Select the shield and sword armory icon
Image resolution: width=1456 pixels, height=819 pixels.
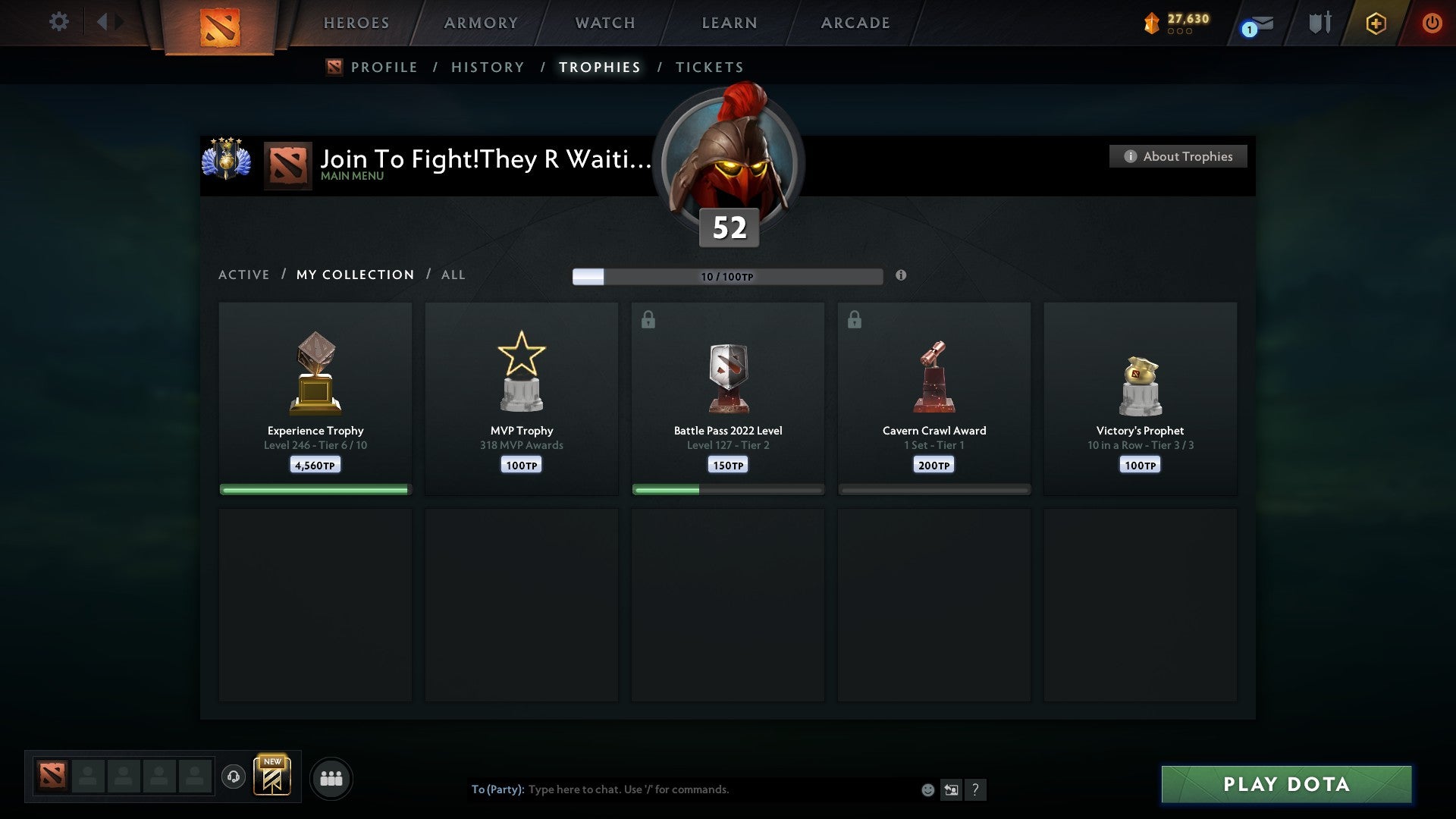click(1319, 23)
